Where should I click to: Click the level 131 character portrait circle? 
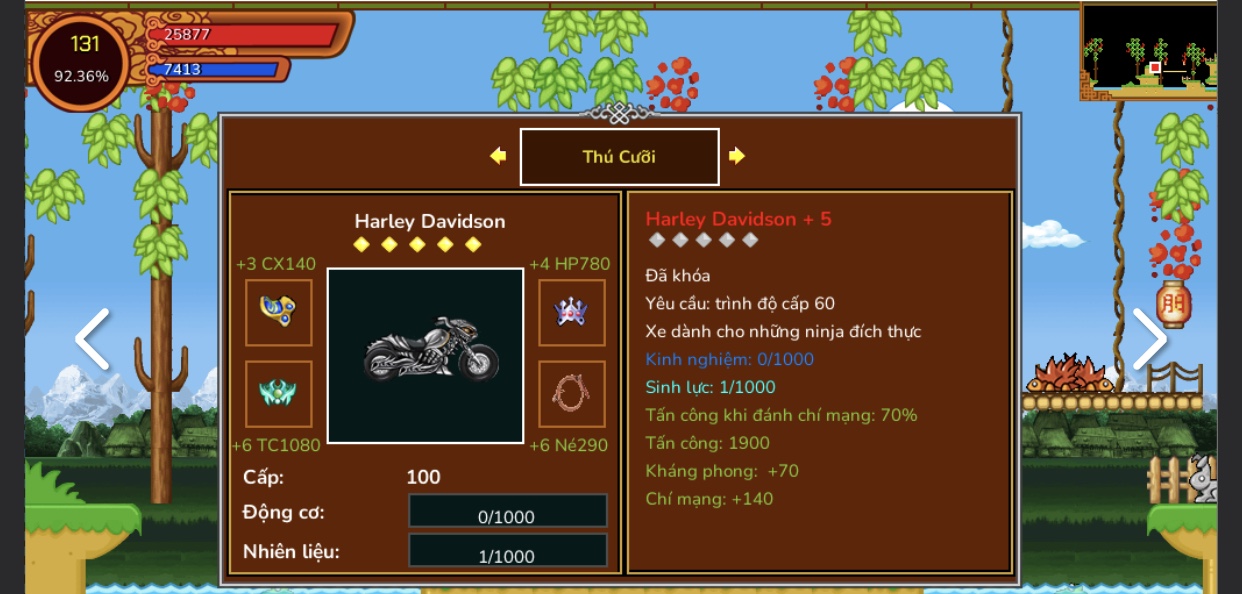tap(81, 60)
